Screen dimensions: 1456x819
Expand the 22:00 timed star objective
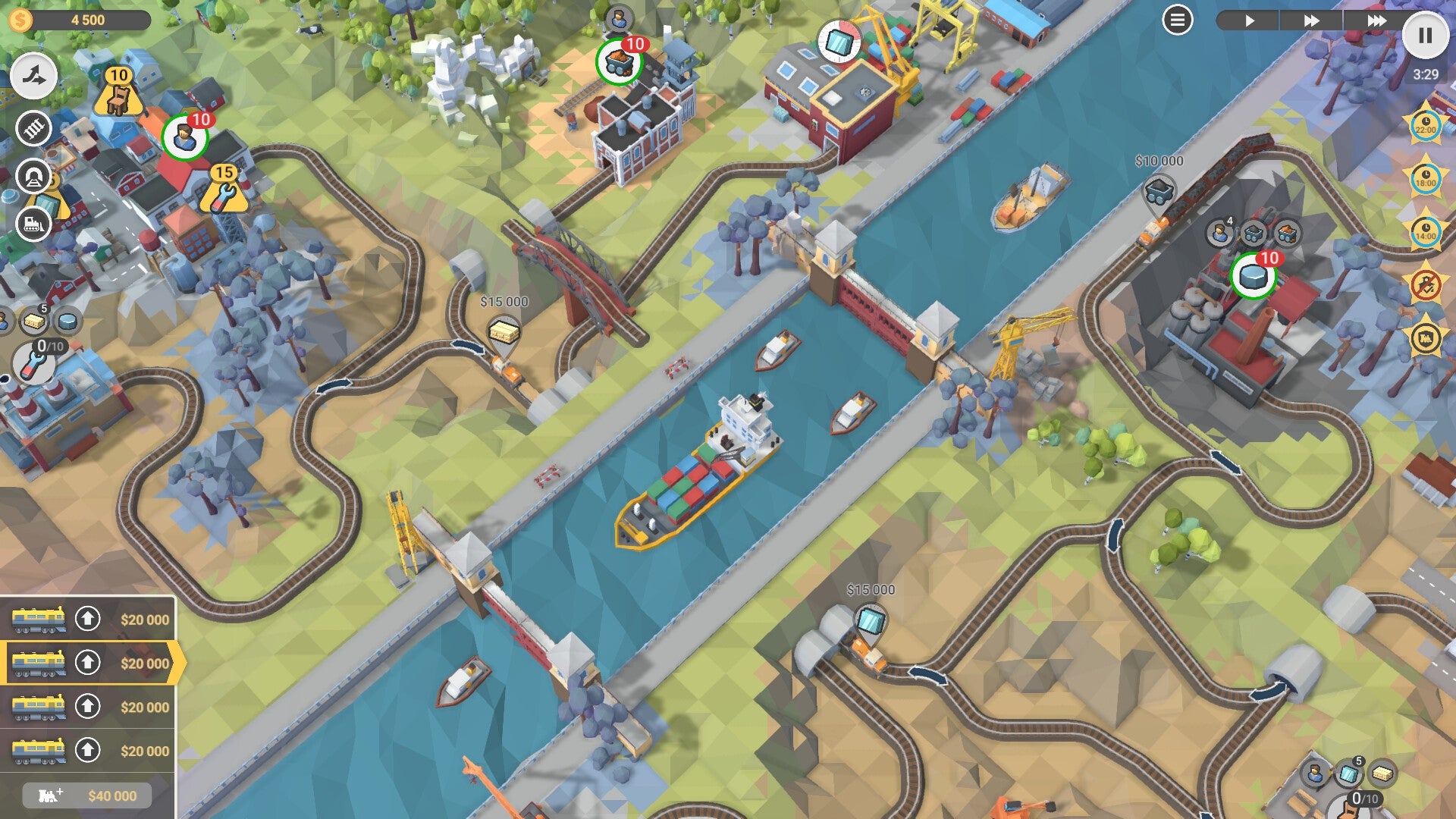pyautogui.click(x=1427, y=128)
